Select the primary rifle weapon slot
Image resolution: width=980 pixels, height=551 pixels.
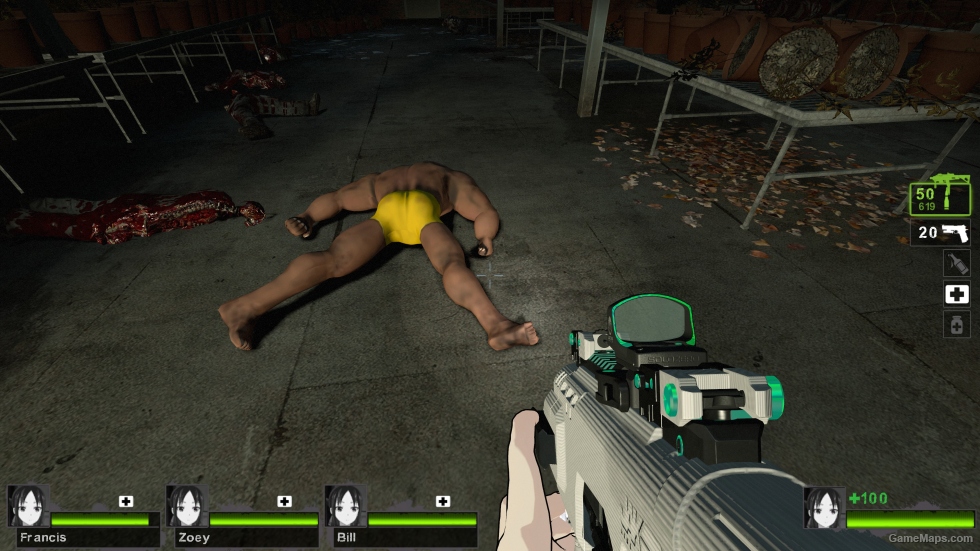click(940, 198)
